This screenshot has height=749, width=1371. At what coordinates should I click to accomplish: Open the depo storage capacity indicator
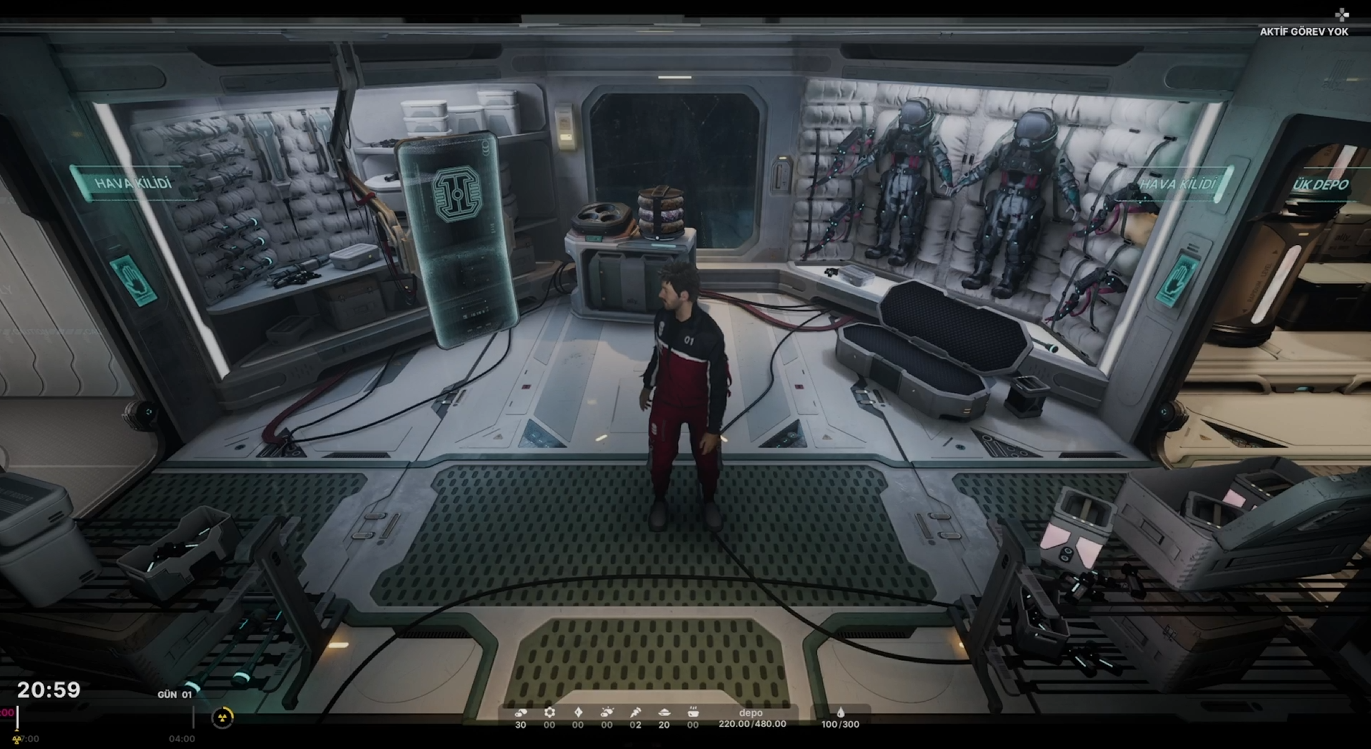pyautogui.click(x=751, y=719)
